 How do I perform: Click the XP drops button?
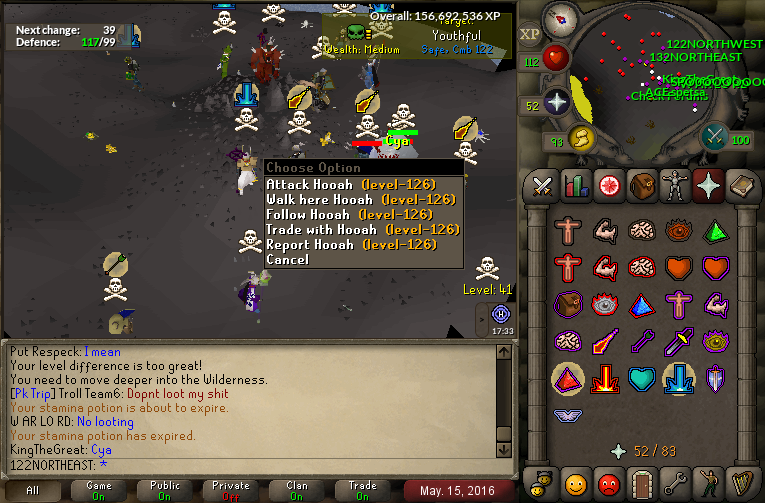(x=530, y=34)
